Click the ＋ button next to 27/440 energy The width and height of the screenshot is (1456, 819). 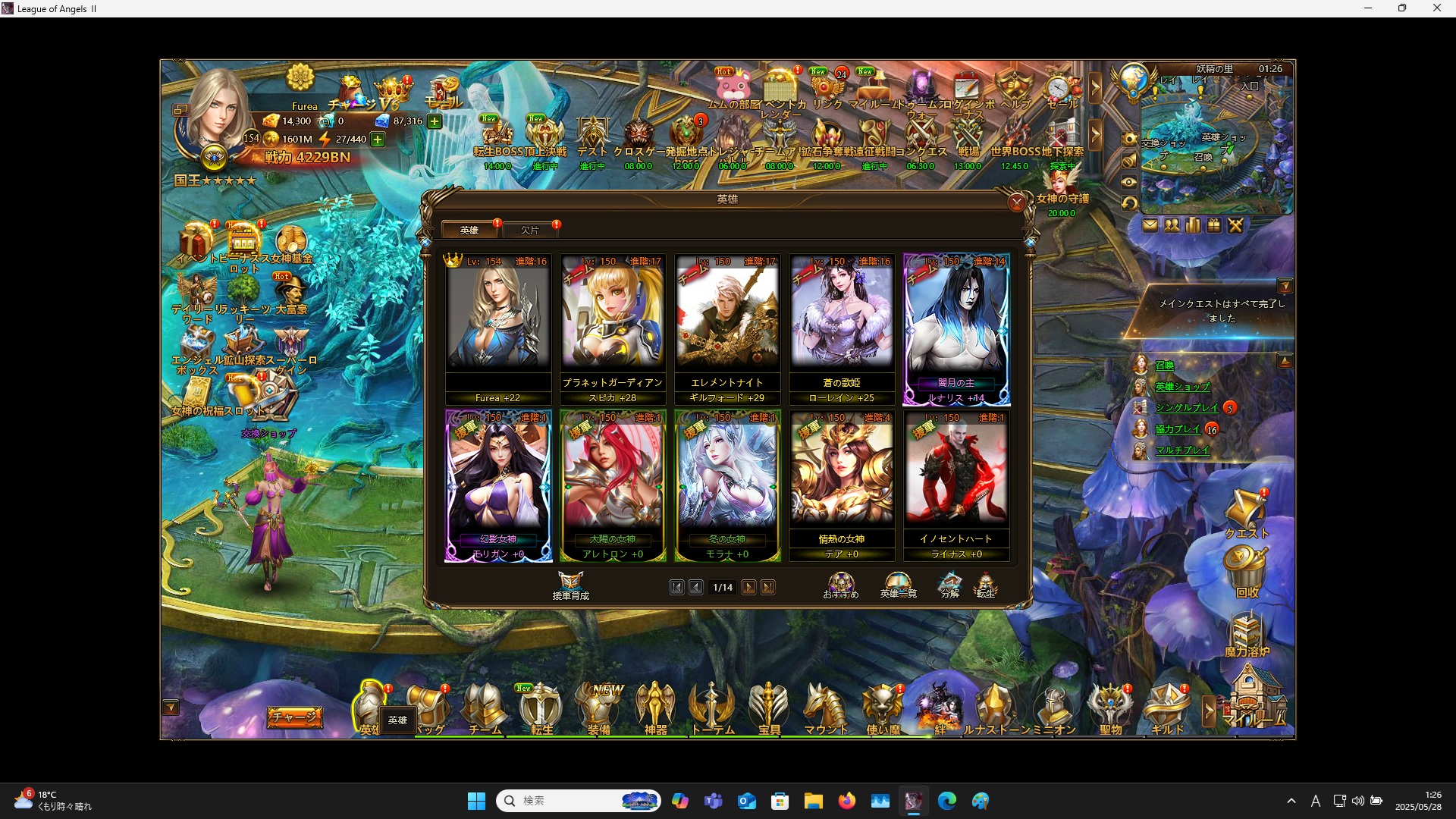click(377, 139)
